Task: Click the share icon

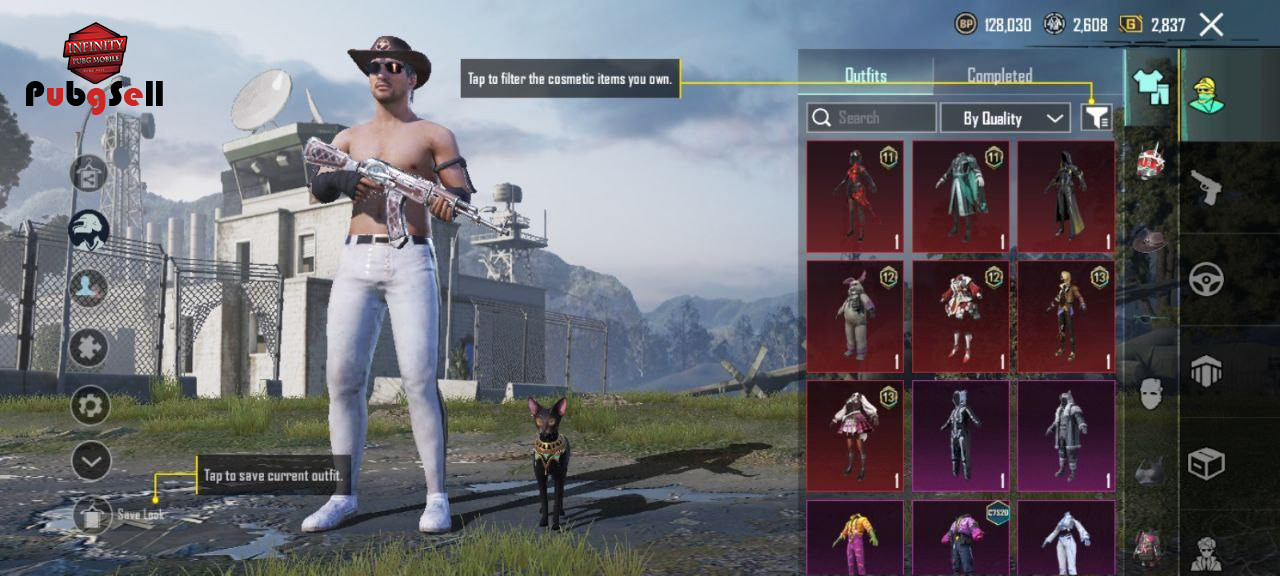Action: tap(89, 174)
